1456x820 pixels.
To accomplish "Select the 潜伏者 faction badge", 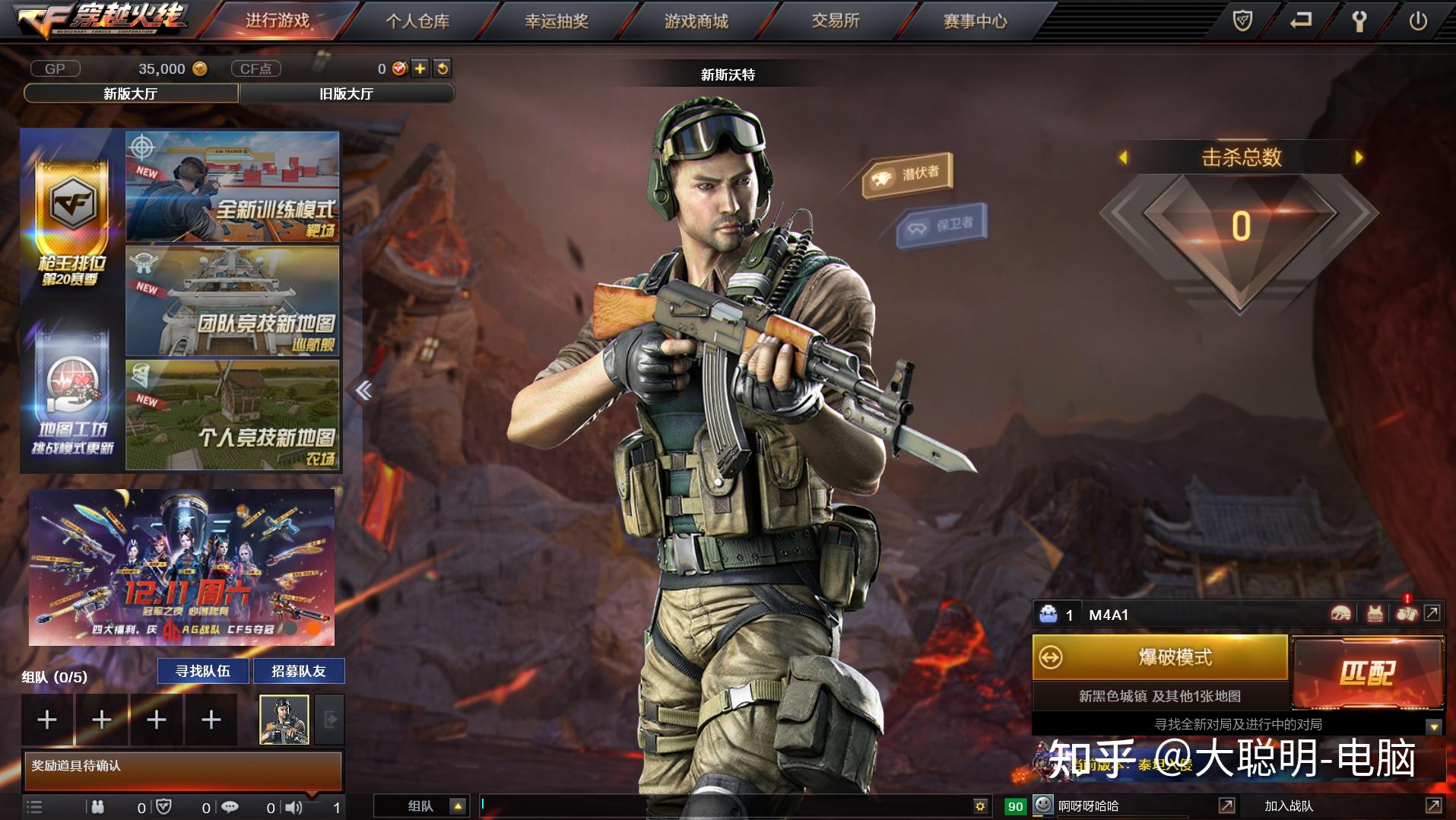I will (908, 175).
